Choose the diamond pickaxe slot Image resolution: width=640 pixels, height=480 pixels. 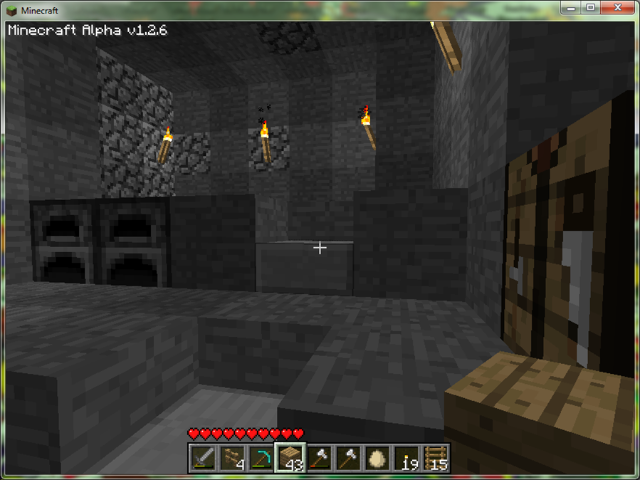[x=261, y=458]
